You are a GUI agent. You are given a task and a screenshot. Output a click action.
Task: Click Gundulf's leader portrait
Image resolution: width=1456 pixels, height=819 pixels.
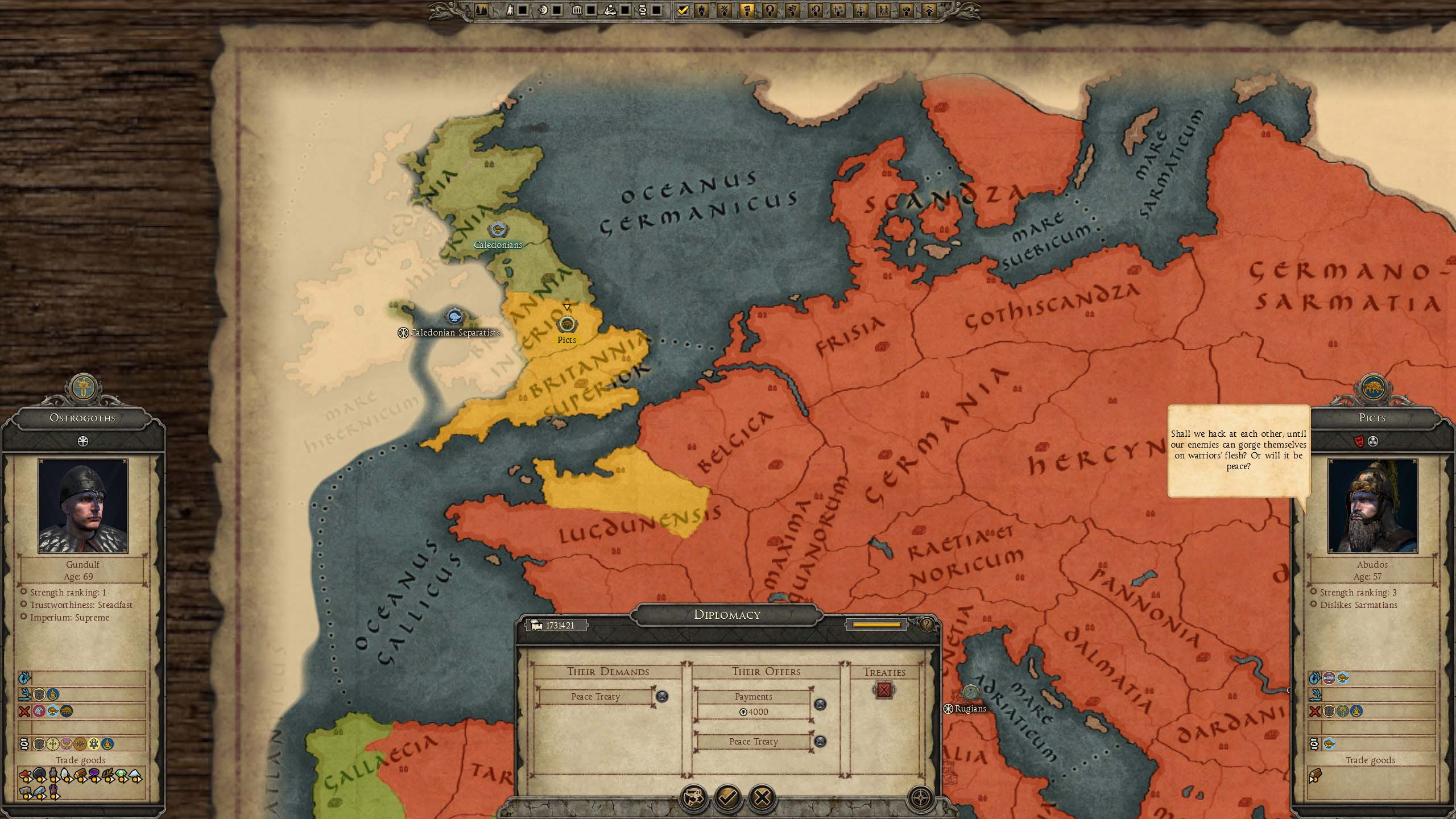pyautogui.click(x=83, y=506)
